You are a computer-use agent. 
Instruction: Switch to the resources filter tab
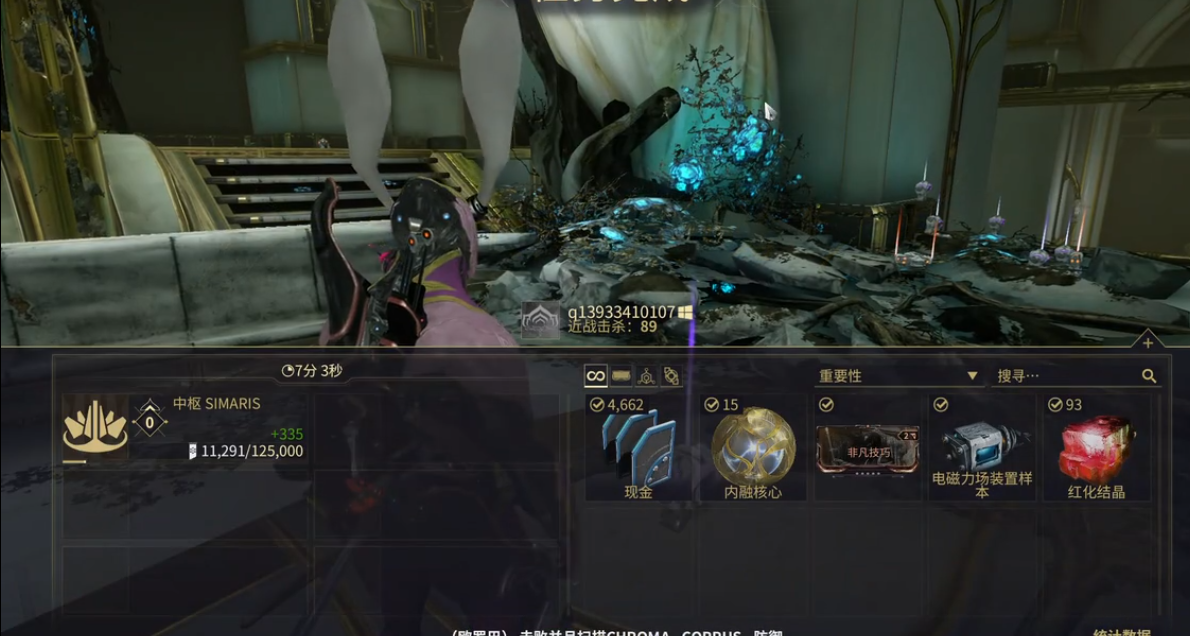(x=647, y=376)
